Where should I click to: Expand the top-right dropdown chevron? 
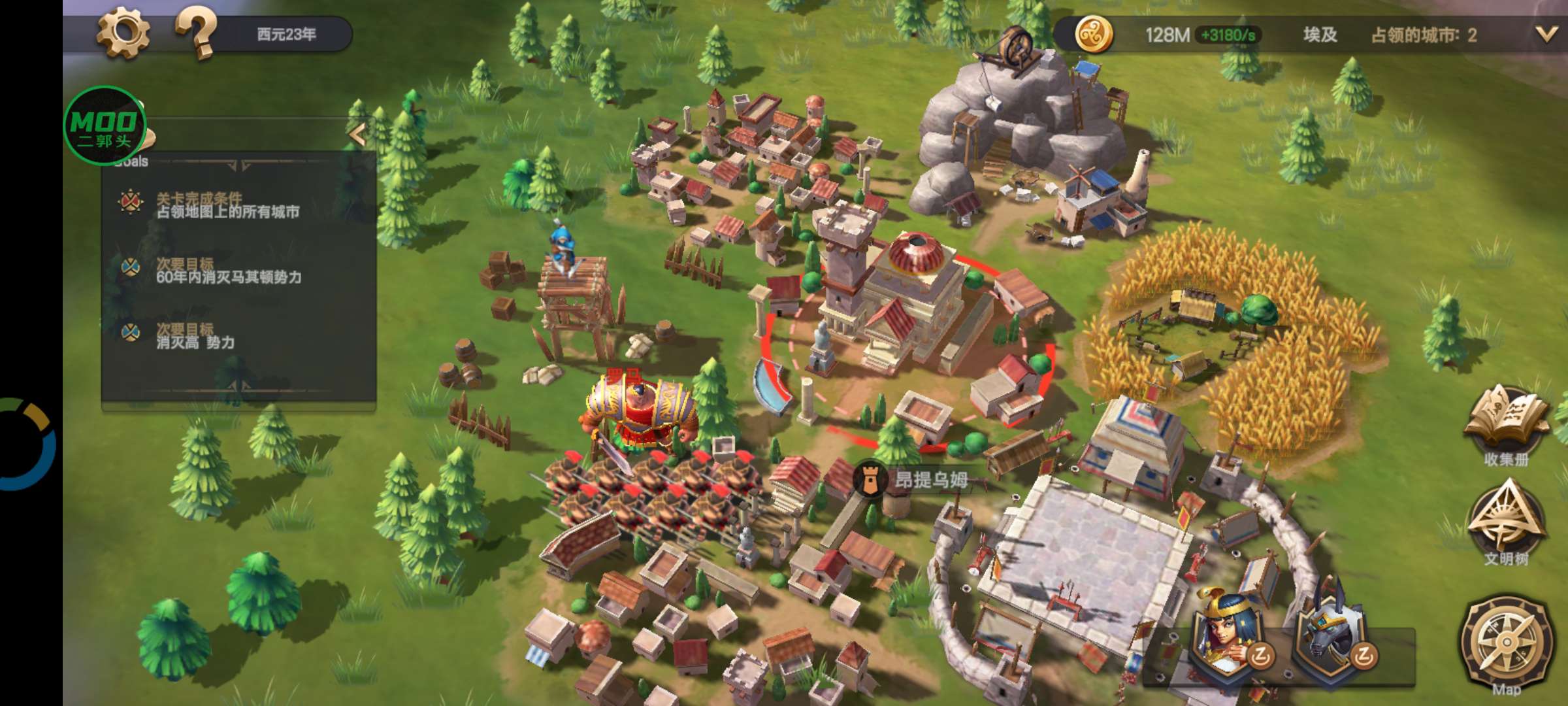1545,34
